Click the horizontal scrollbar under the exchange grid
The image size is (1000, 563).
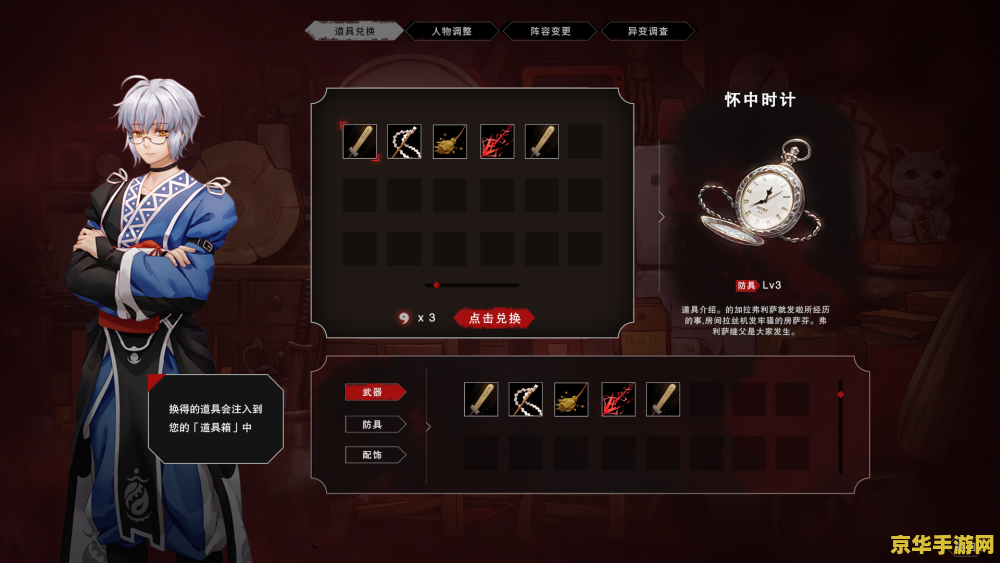pos(472,285)
